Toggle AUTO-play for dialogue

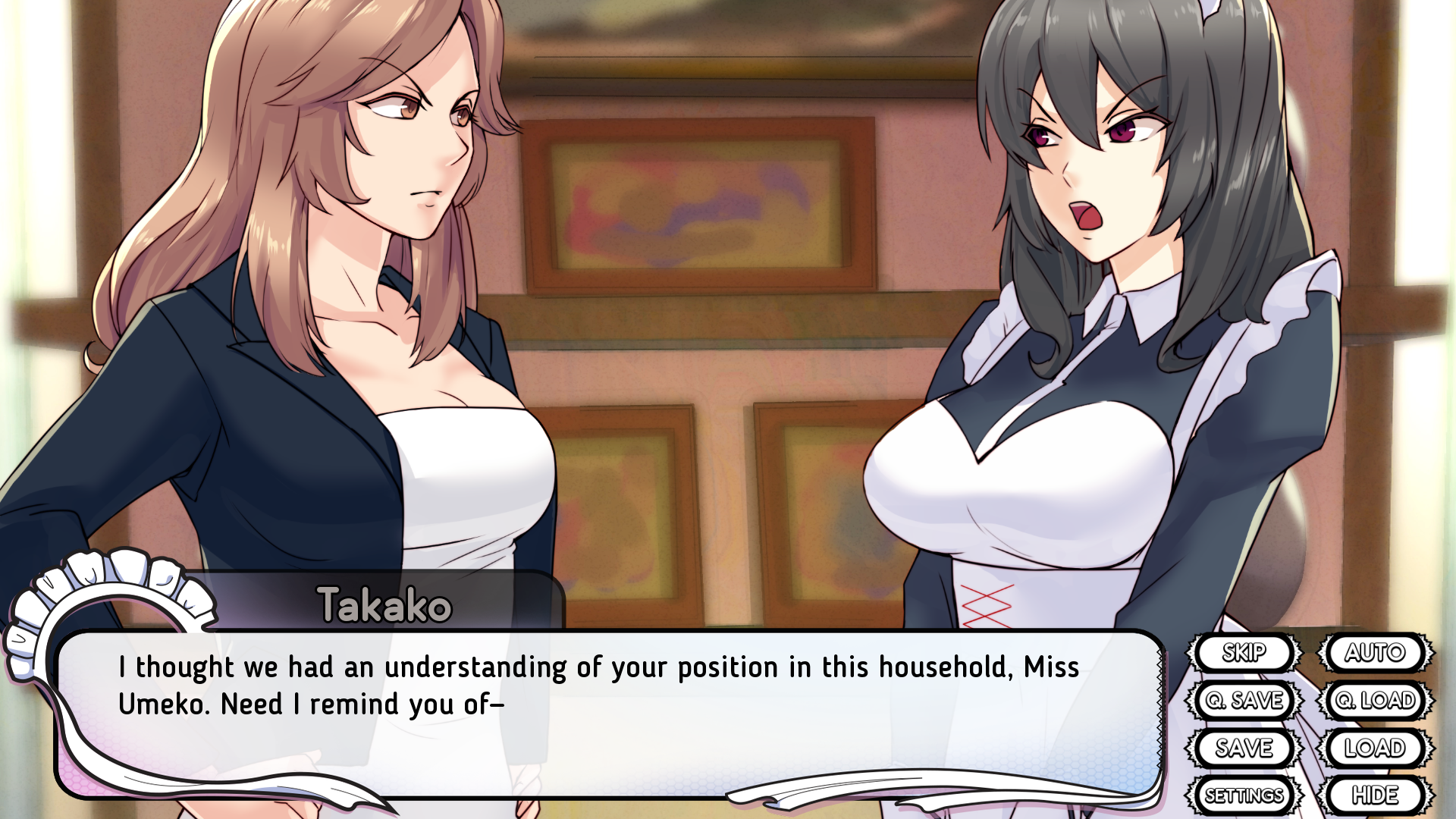click(1376, 653)
